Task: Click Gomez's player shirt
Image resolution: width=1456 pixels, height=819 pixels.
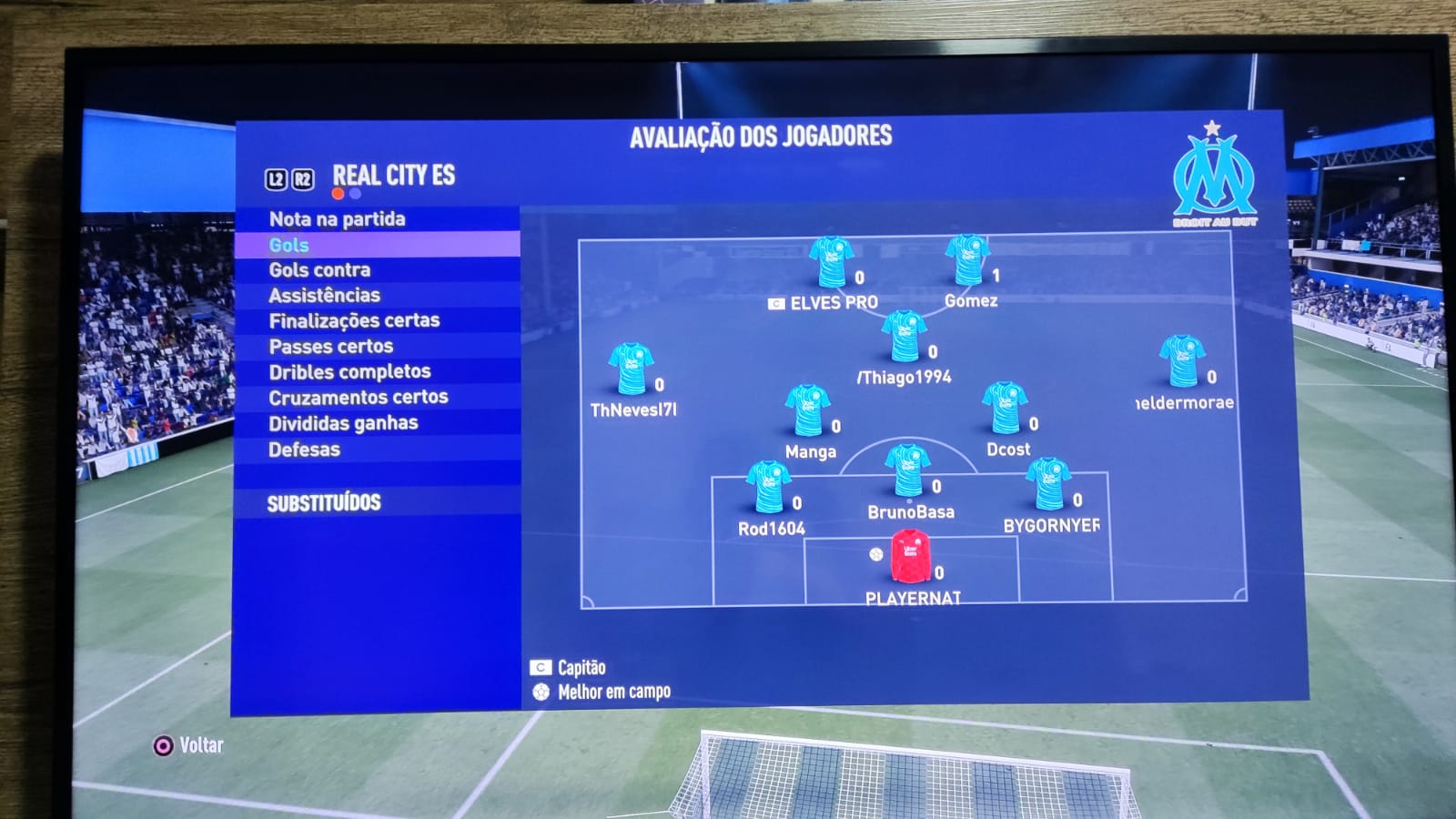Action: pos(966,261)
